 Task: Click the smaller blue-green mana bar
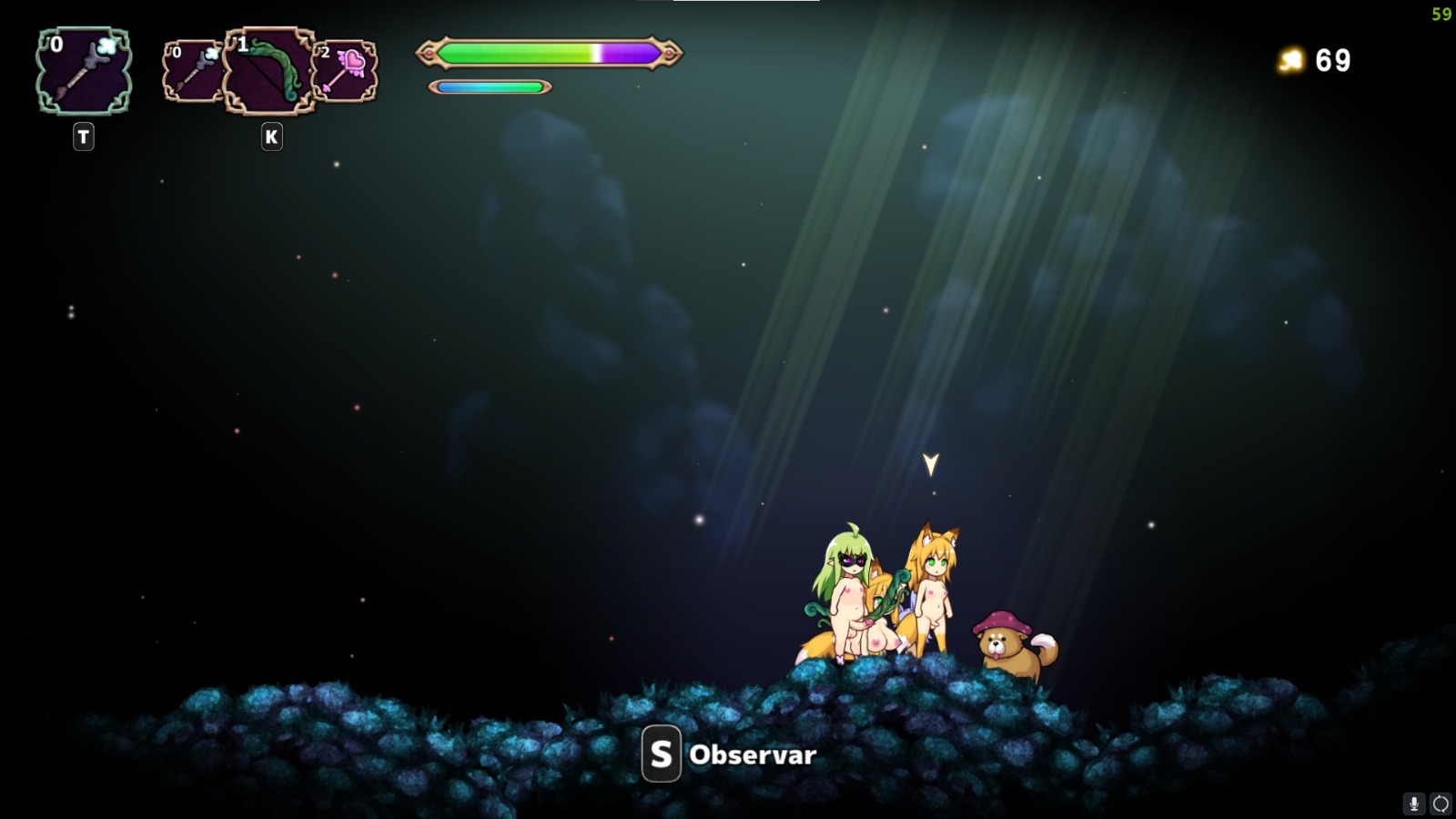pos(490,87)
